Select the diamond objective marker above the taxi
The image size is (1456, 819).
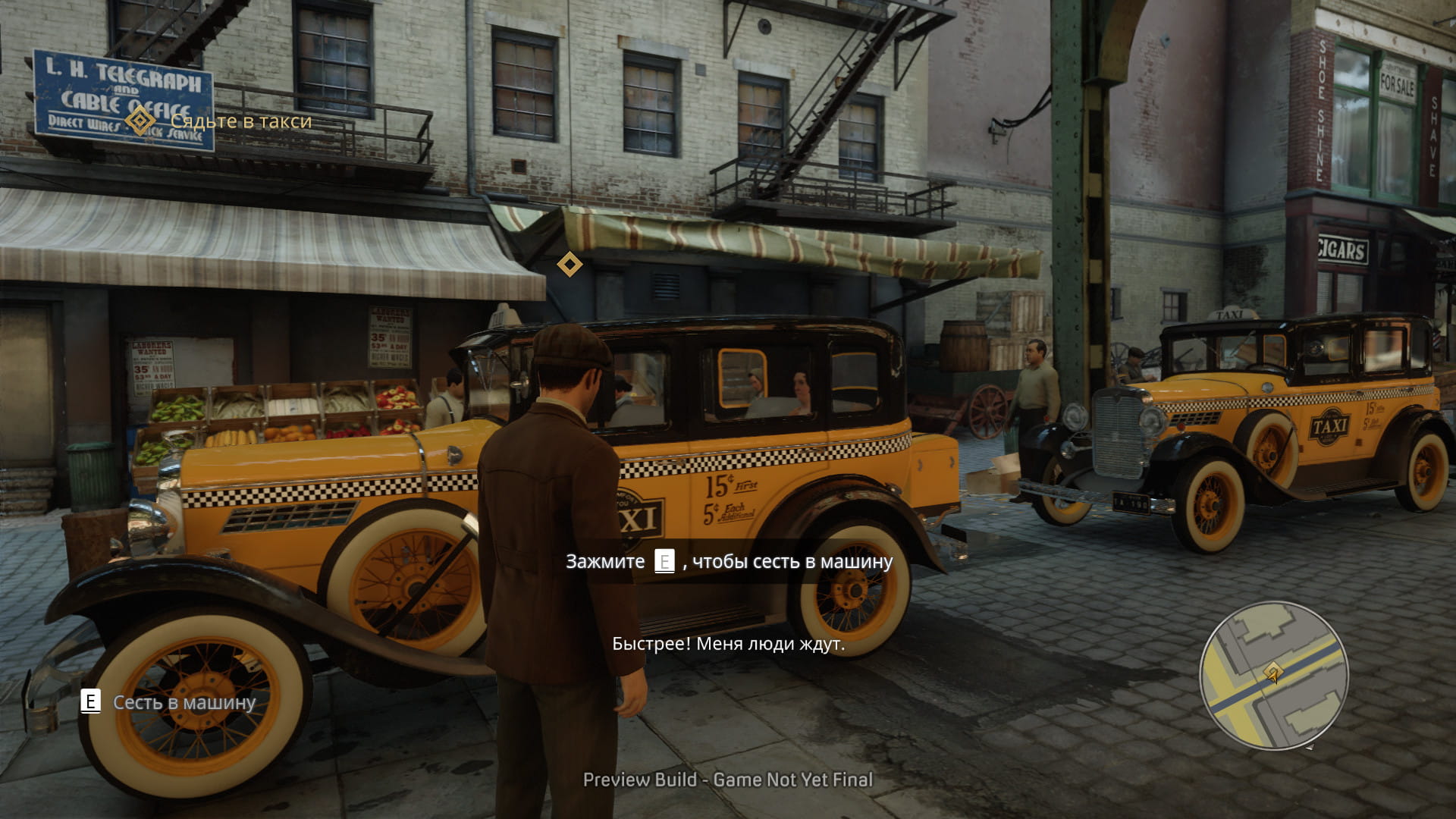point(570,265)
